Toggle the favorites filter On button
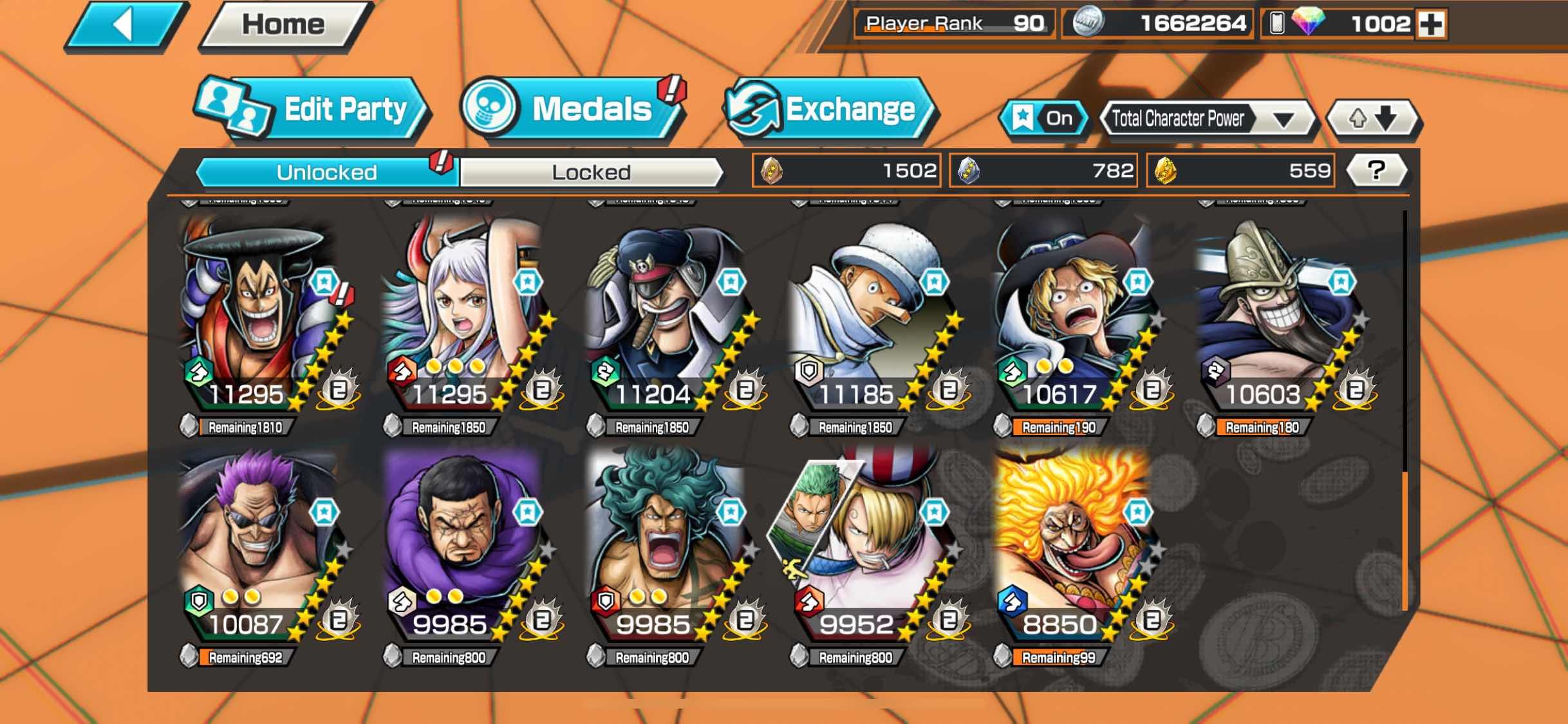The width and height of the screenshot is (1568, 724). click(x=1044, y=118)
